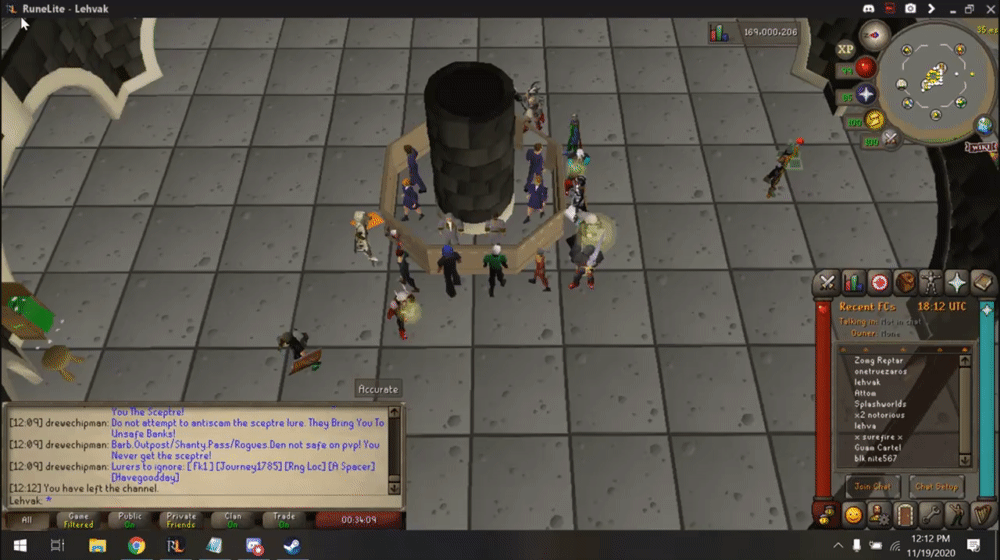The image size is (1000, 560).
Task: Activate quick prayers orb
Action: [866, 94]
